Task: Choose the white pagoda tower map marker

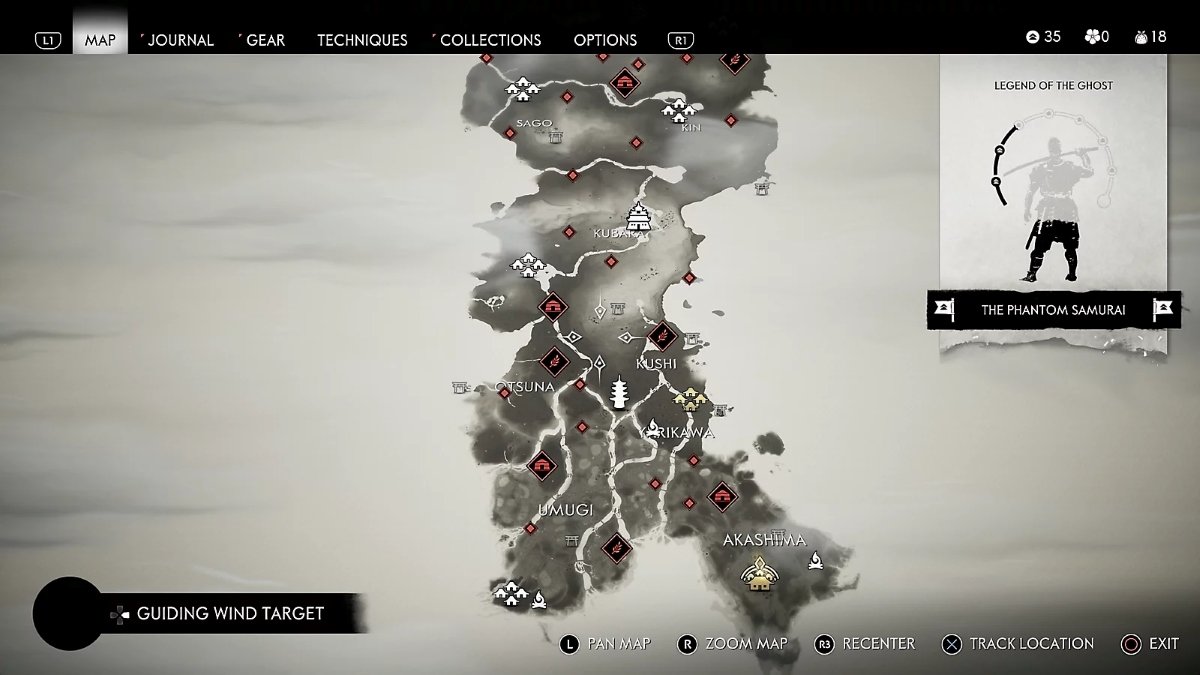Action: [618, 393]
